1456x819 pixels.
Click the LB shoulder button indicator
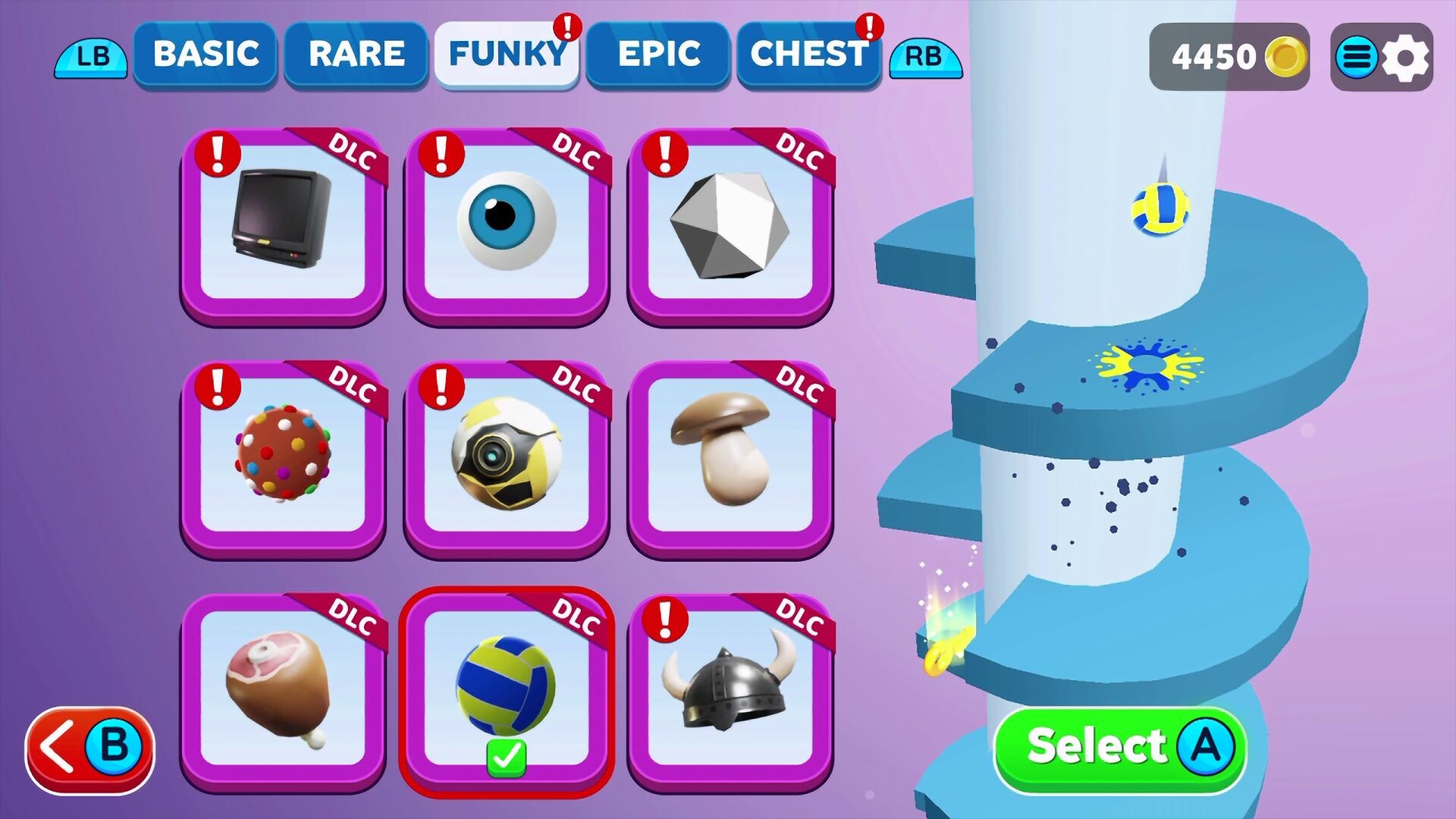(89, 57)
